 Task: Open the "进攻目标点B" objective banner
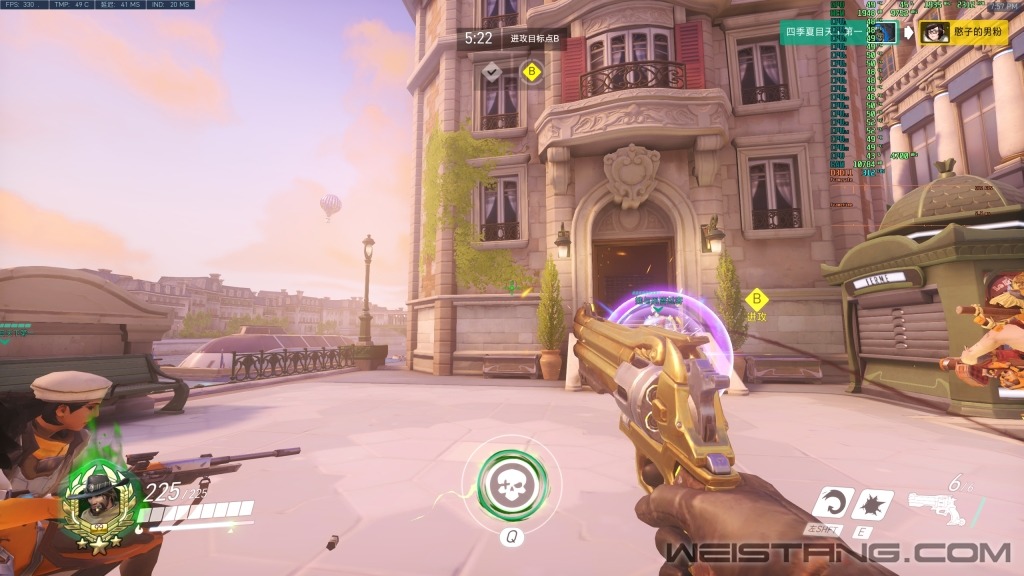tap(534, 39)
